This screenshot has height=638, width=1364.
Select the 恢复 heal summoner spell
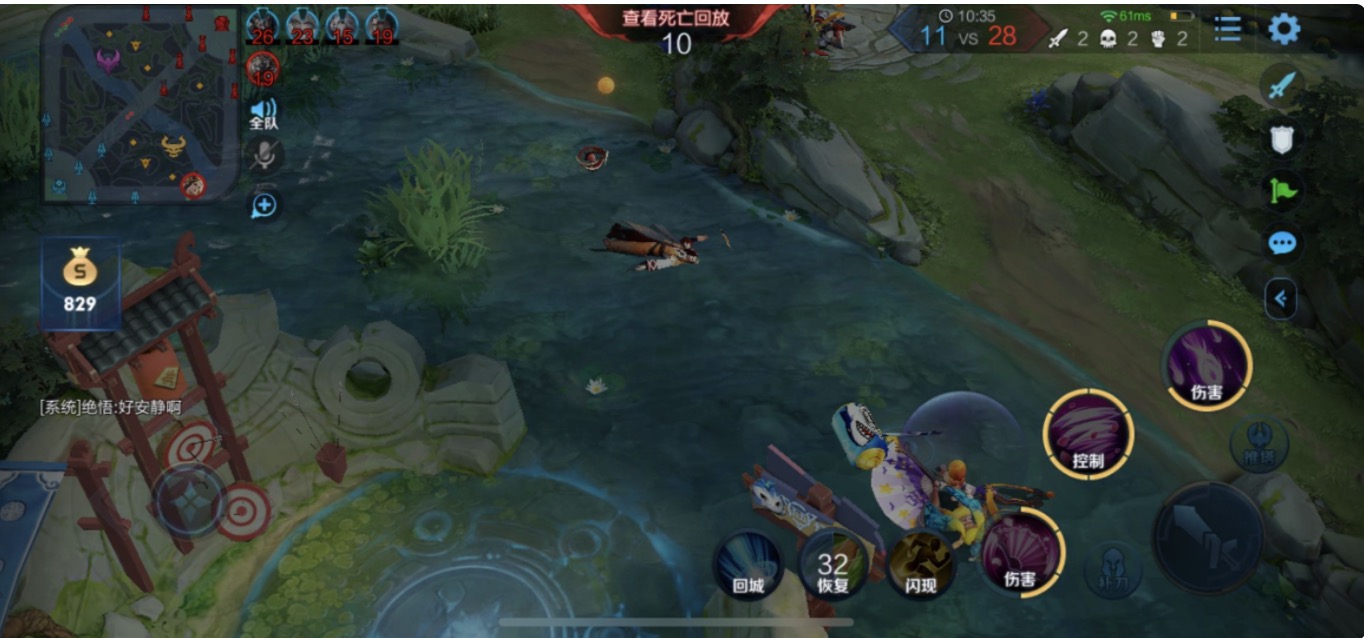click(x=833, y=566)
